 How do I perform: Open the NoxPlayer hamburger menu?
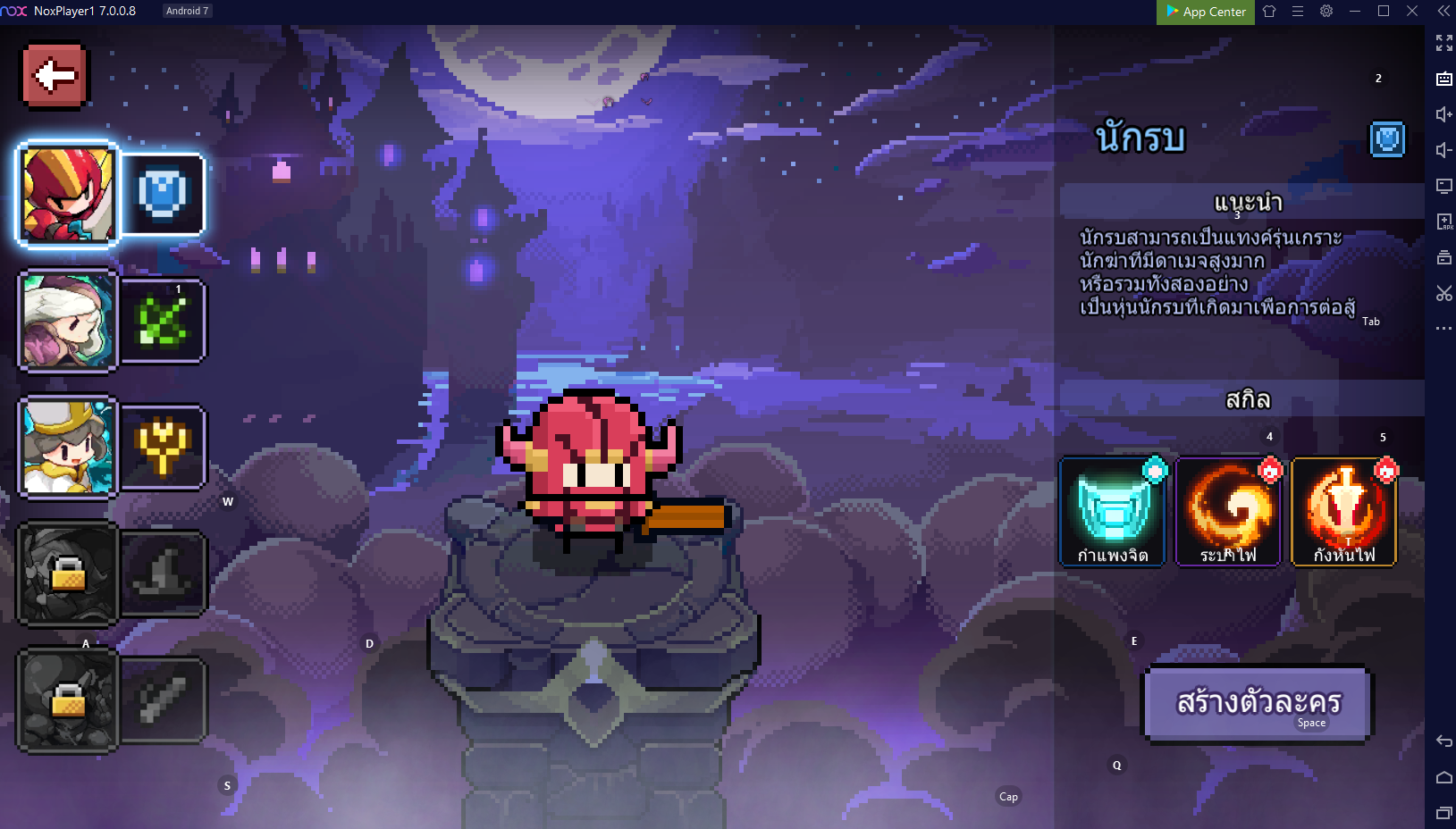pyautogui.click(x=1297, y=12)
